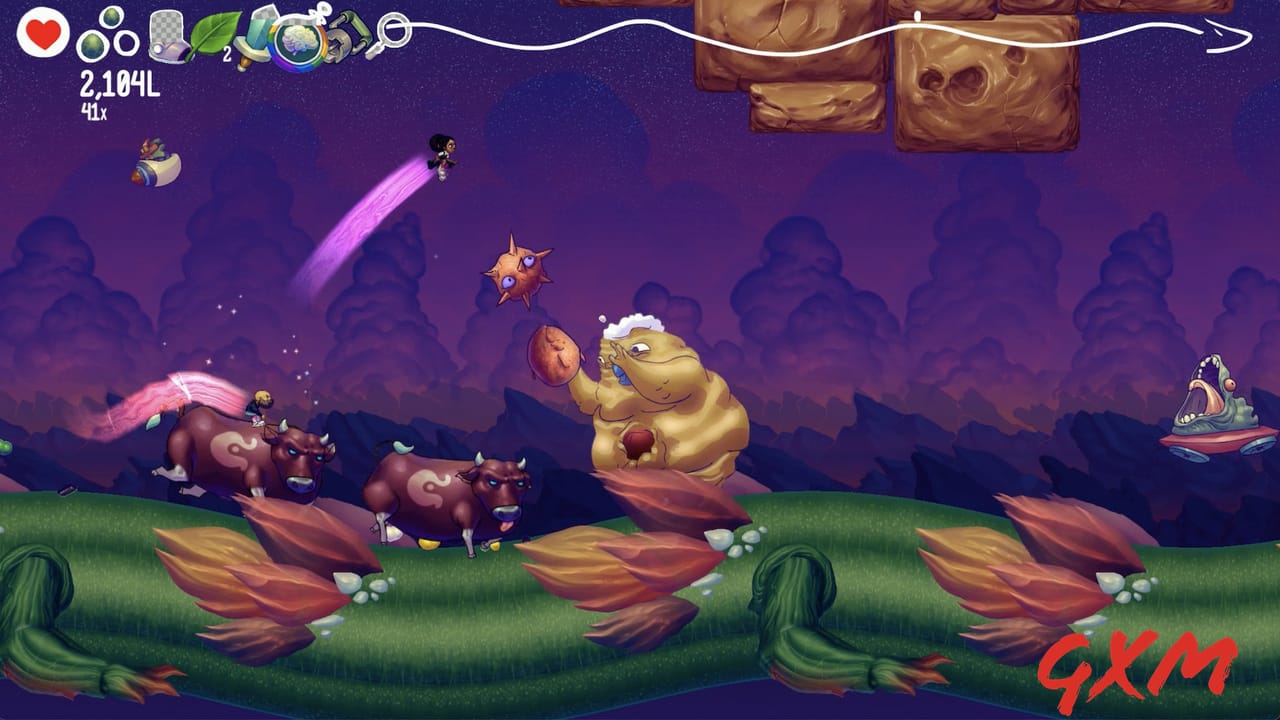Expand the 2,104L distance counter

[x=118, y=84]
